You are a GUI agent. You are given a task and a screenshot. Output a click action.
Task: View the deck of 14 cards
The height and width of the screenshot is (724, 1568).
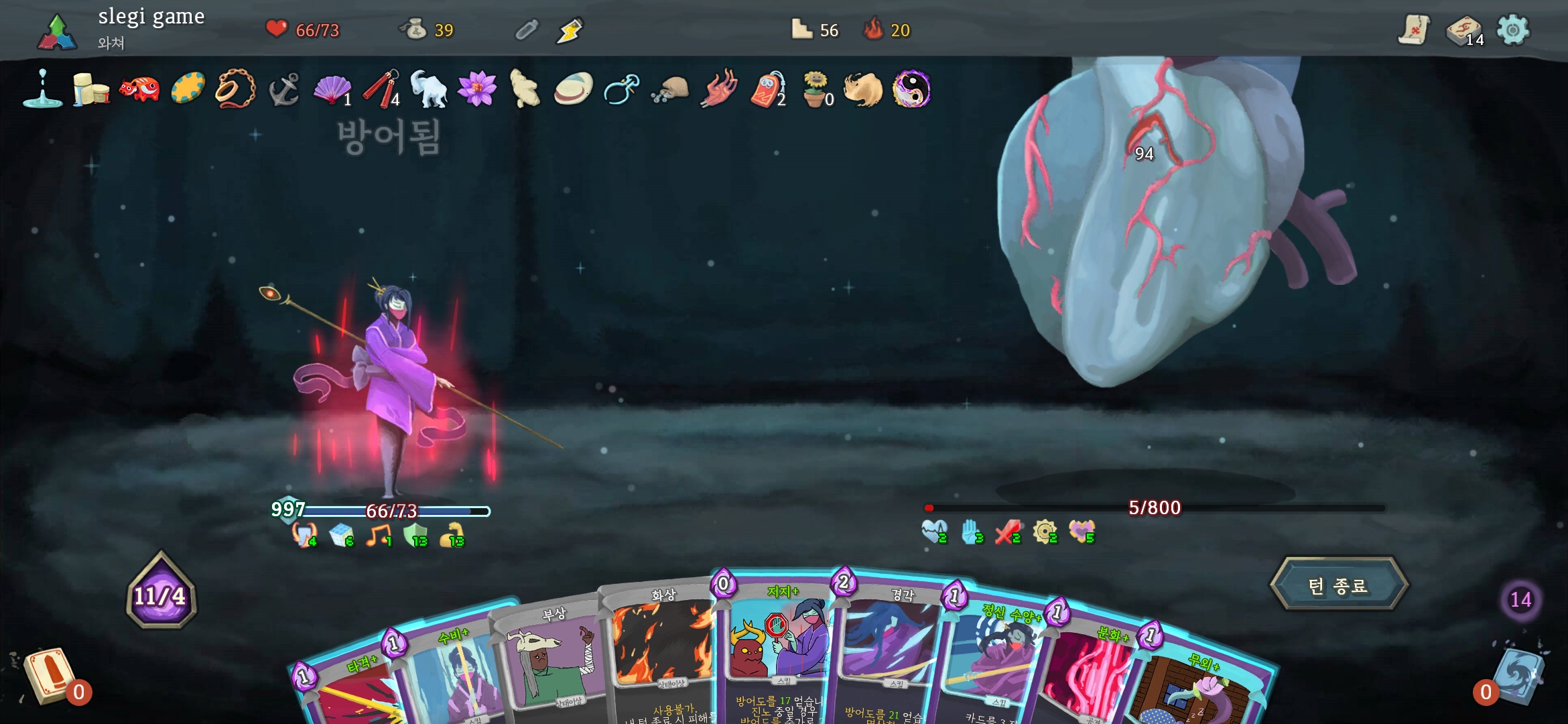click(x=1464, y=31)
